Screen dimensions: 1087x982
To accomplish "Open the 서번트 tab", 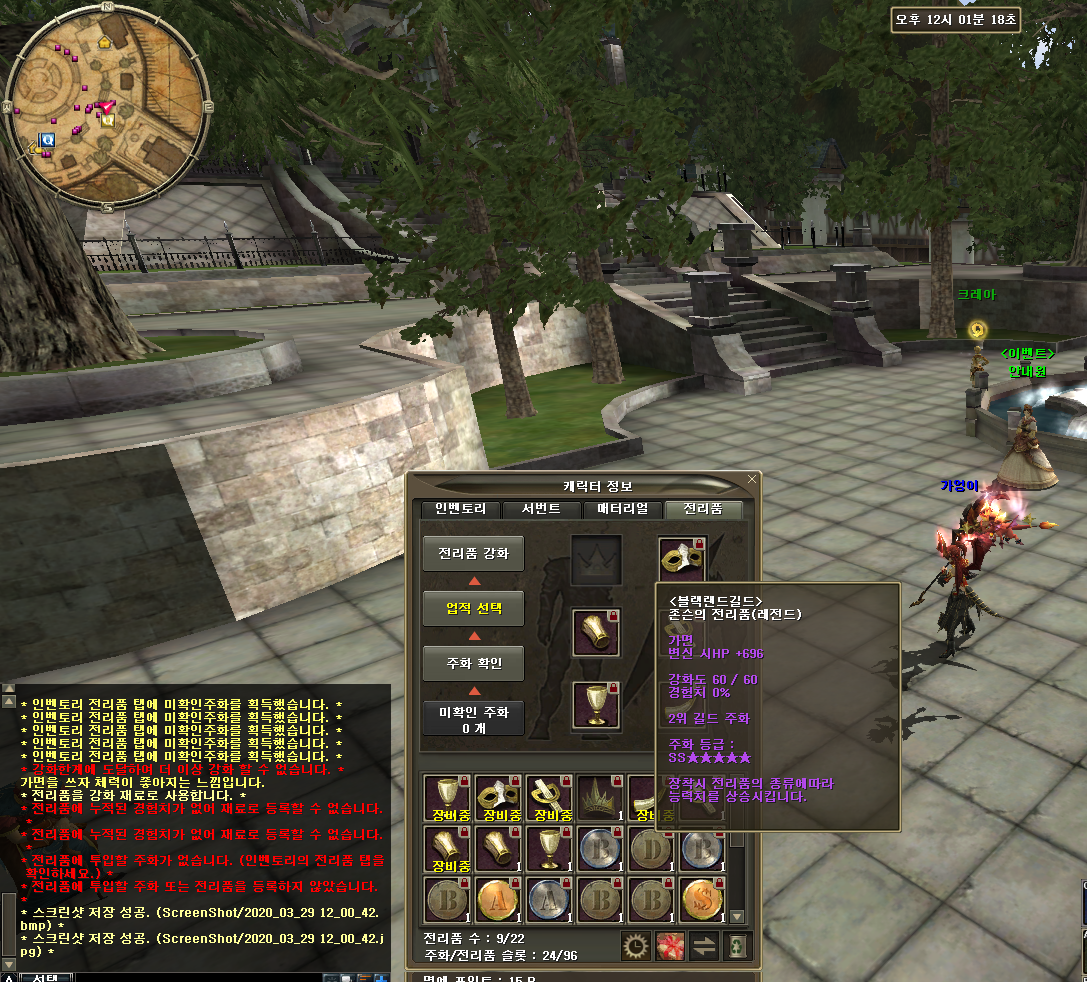I will click(541, 509).
